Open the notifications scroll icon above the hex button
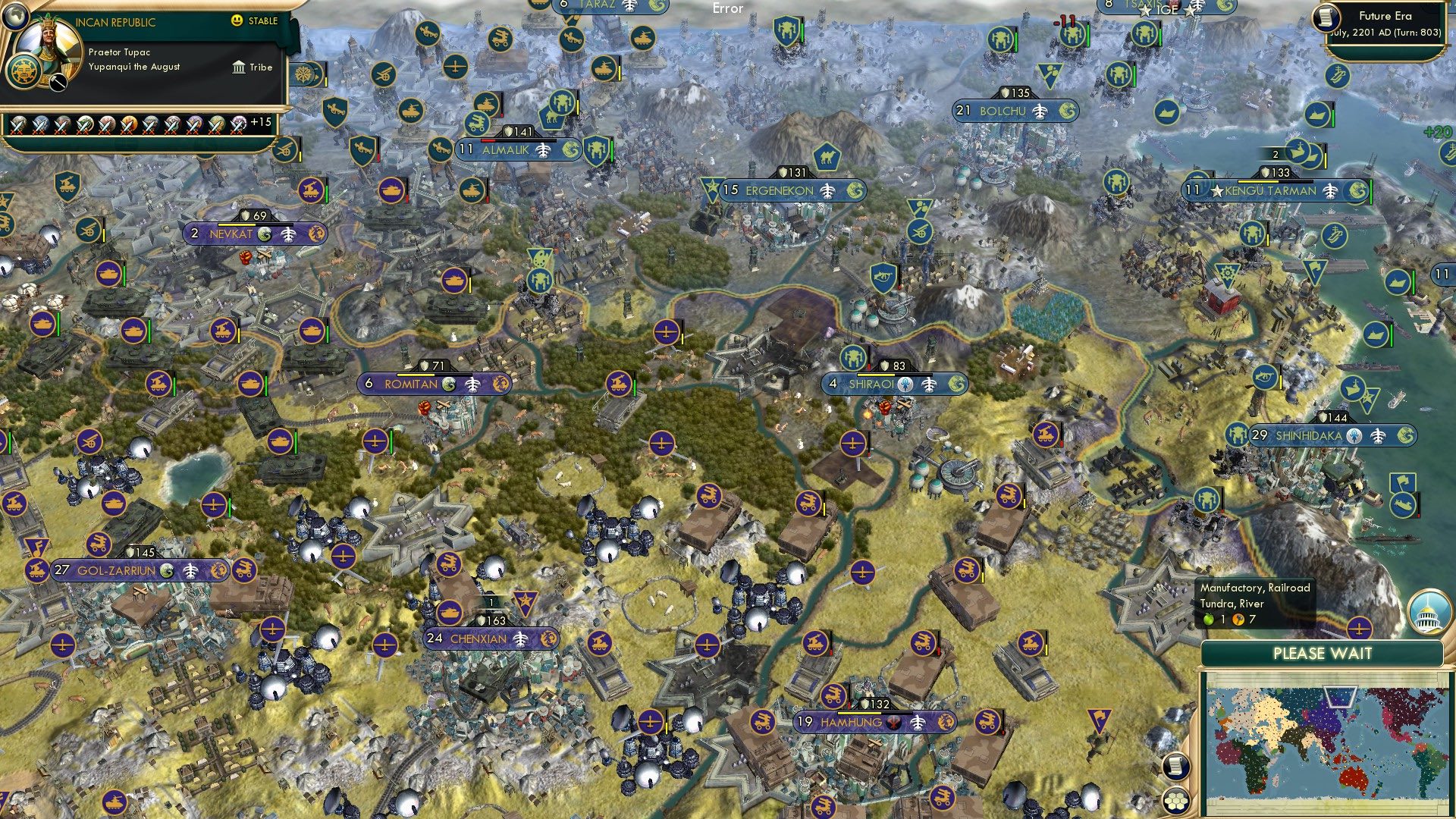The height and width of the screenshot is (819, 1456). click(x=1176, y=767)
